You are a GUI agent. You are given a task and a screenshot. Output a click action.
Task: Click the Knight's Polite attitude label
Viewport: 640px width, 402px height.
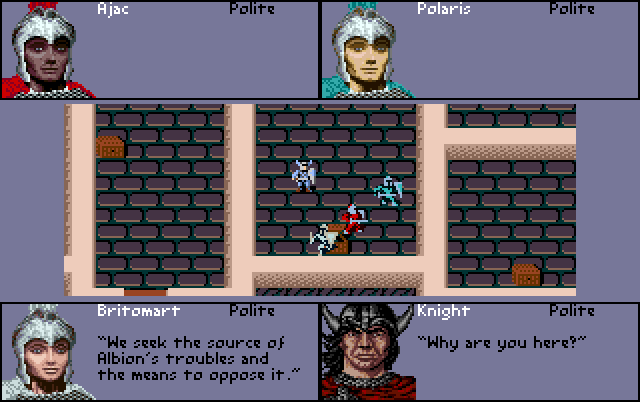(x=572, y=311)
